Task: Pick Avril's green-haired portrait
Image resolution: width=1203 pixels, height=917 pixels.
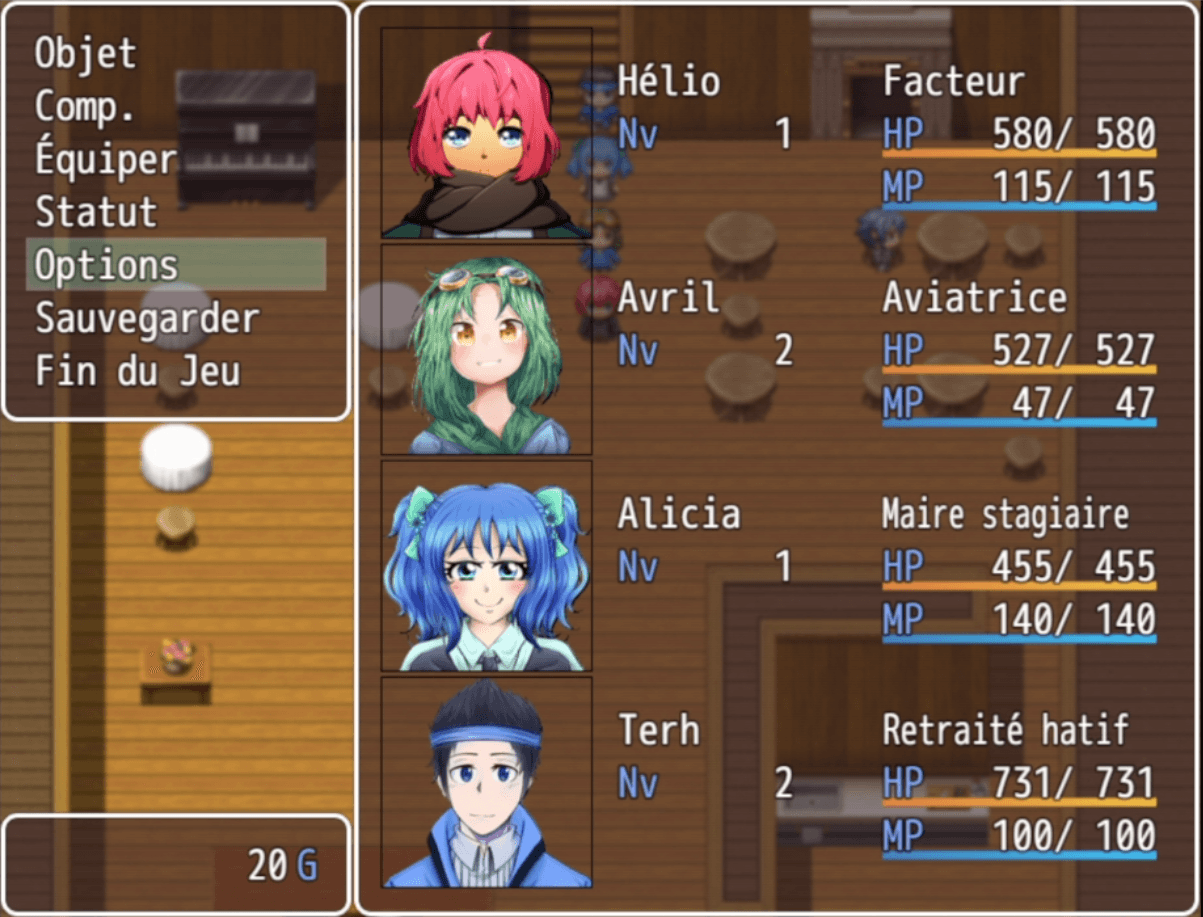Action: pyautogui.click(x=486, y=350)
